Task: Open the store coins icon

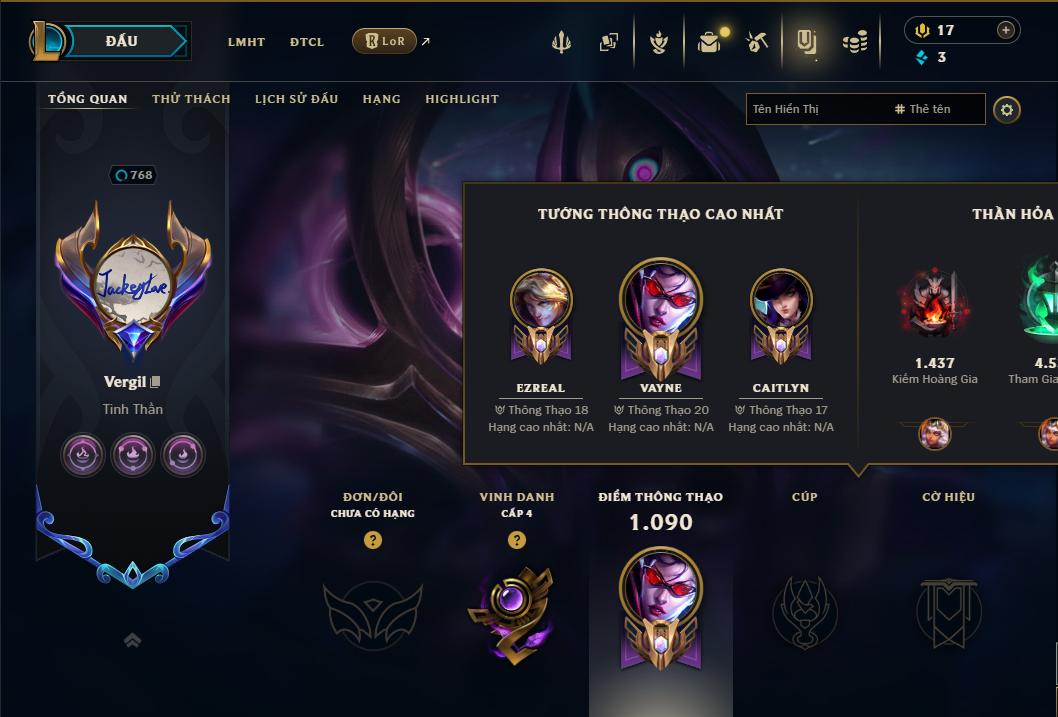Action: point(854,42)
